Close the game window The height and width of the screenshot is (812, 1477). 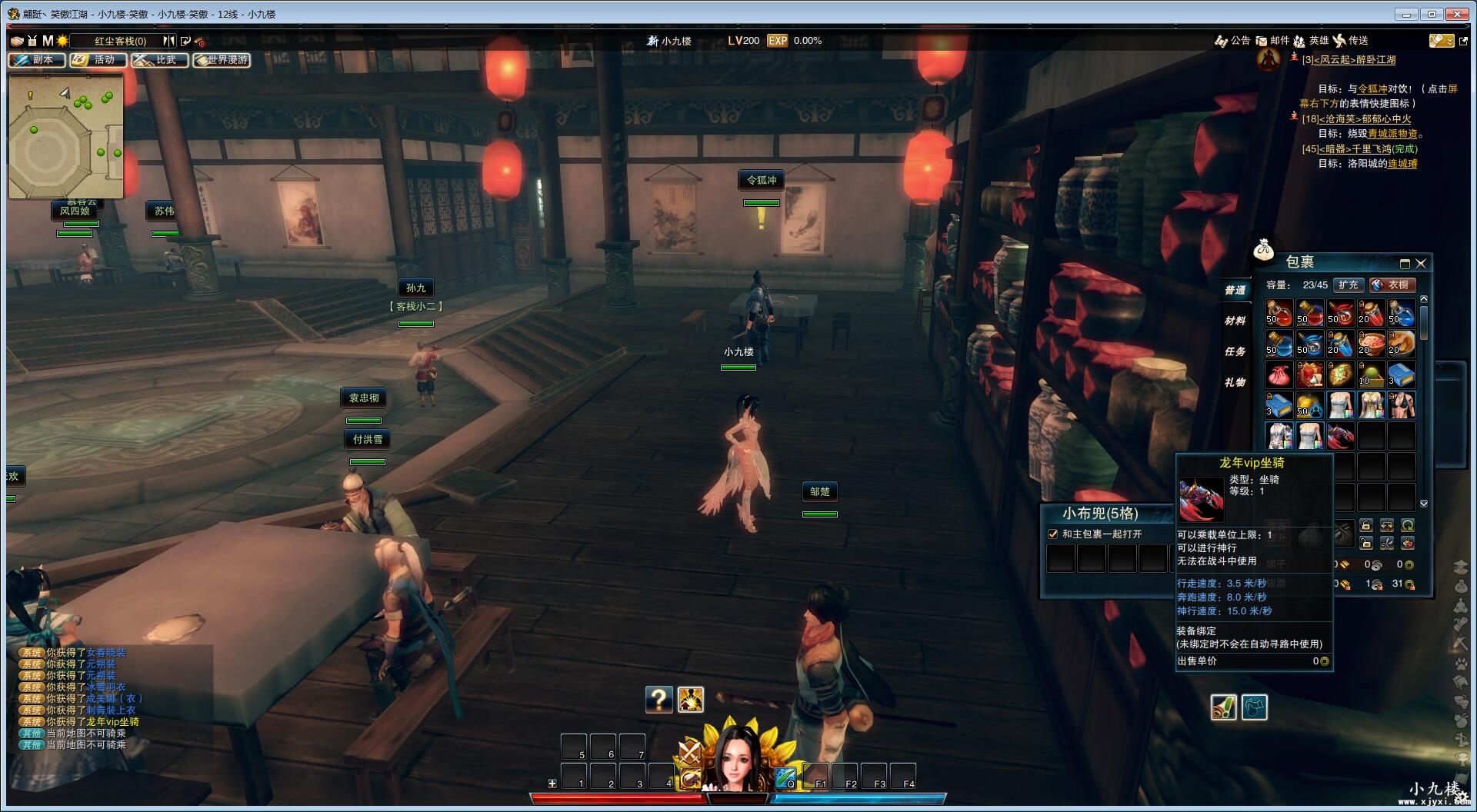(1457, 14)
